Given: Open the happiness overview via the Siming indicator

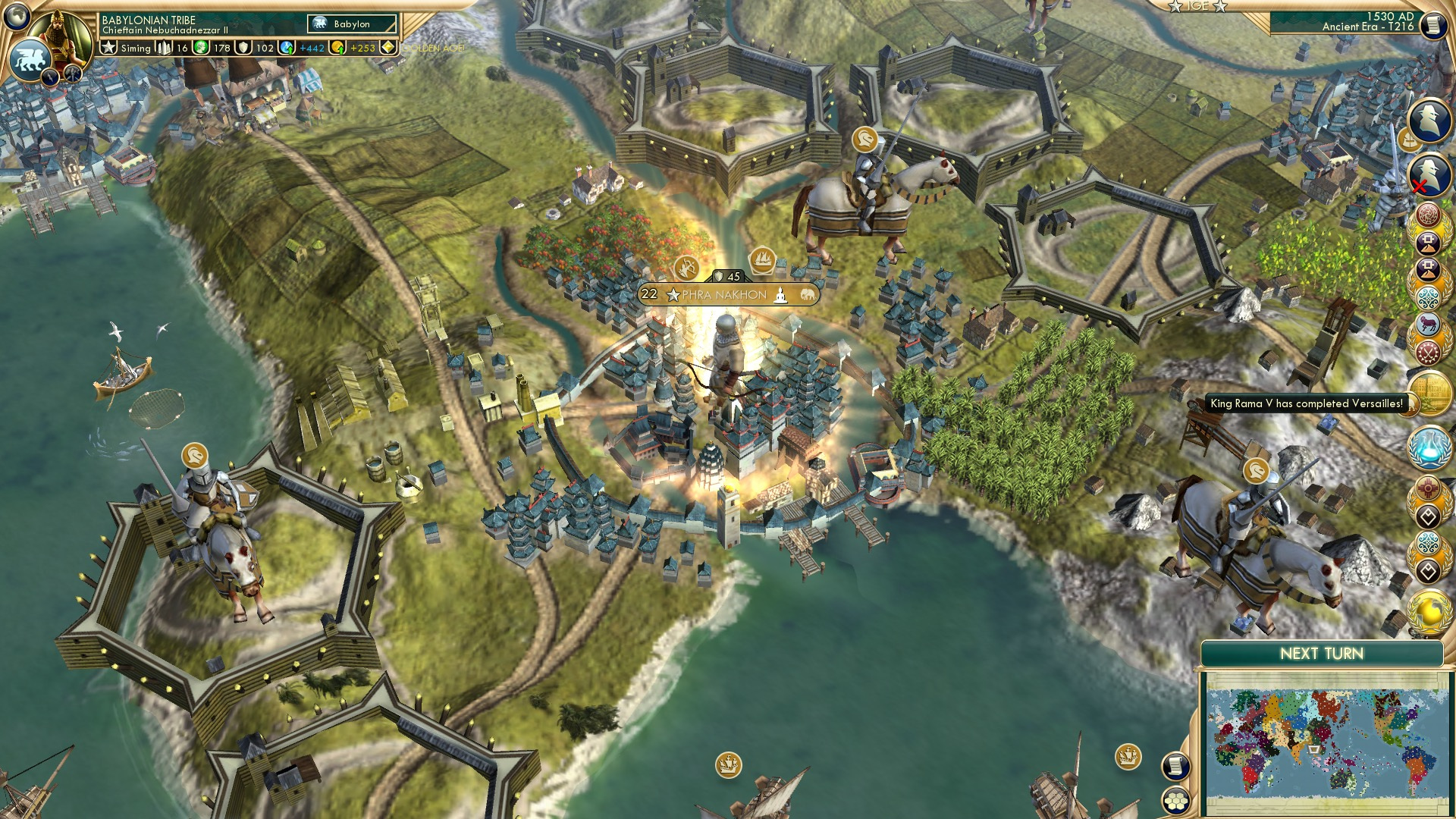Looking at the screenshot, I should tap(135, 49).
